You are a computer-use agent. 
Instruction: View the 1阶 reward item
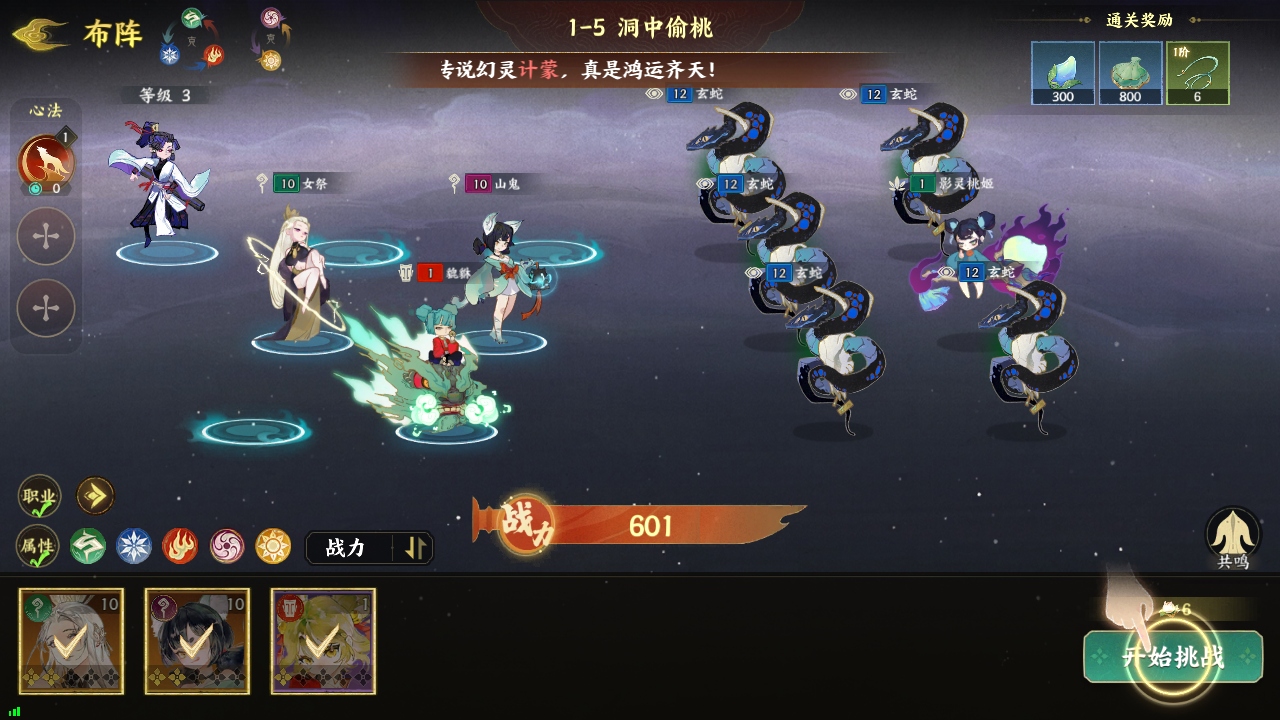[1197, 73]
